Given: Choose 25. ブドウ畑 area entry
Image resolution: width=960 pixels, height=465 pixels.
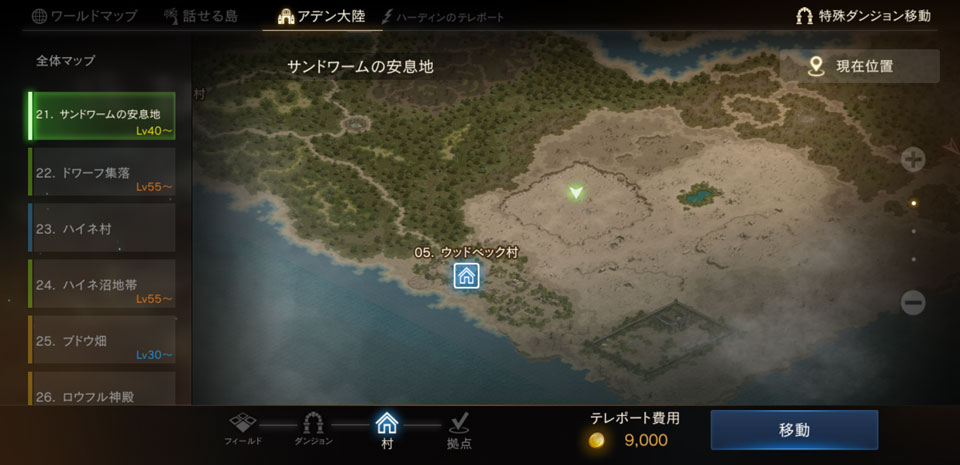Looking at the screenshot, I should 101,340.
